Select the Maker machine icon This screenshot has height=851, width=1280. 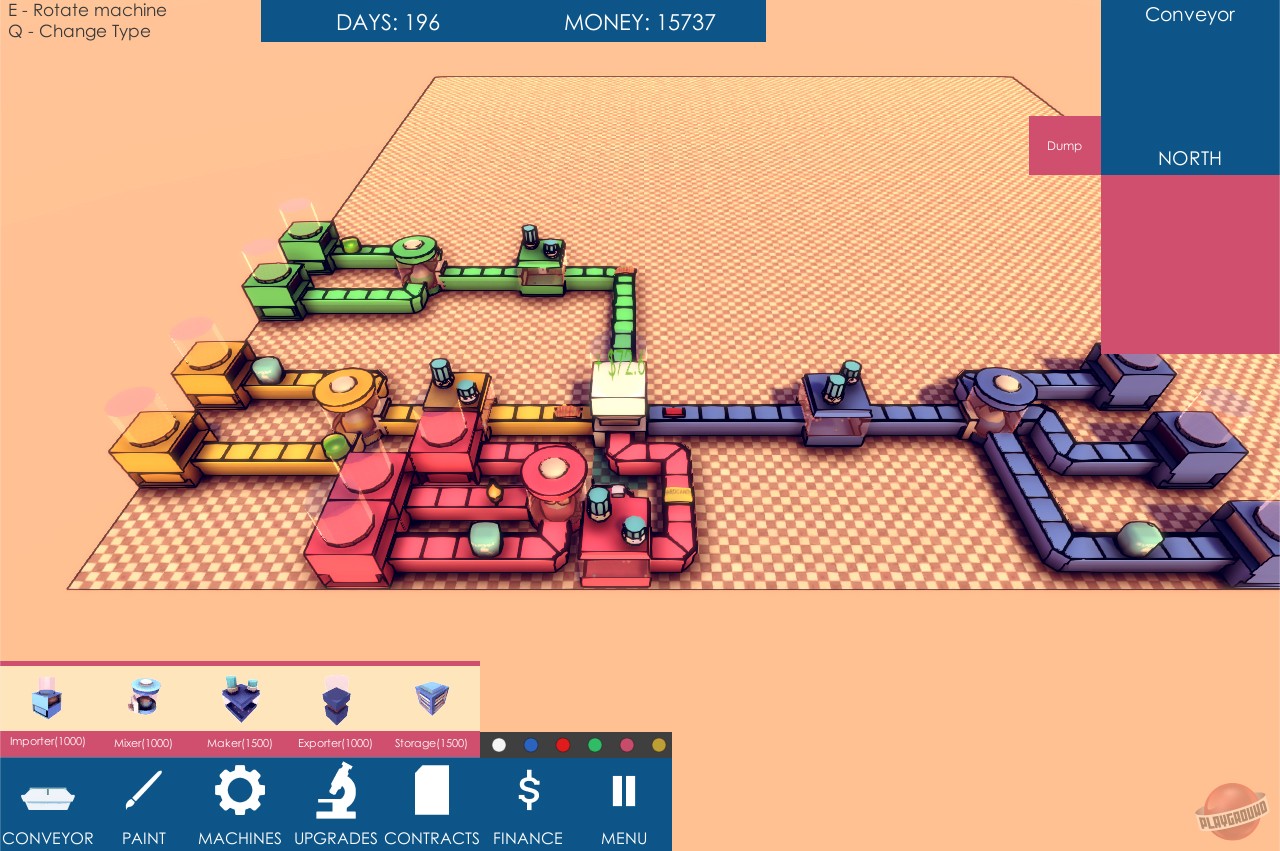coord(240,699)
